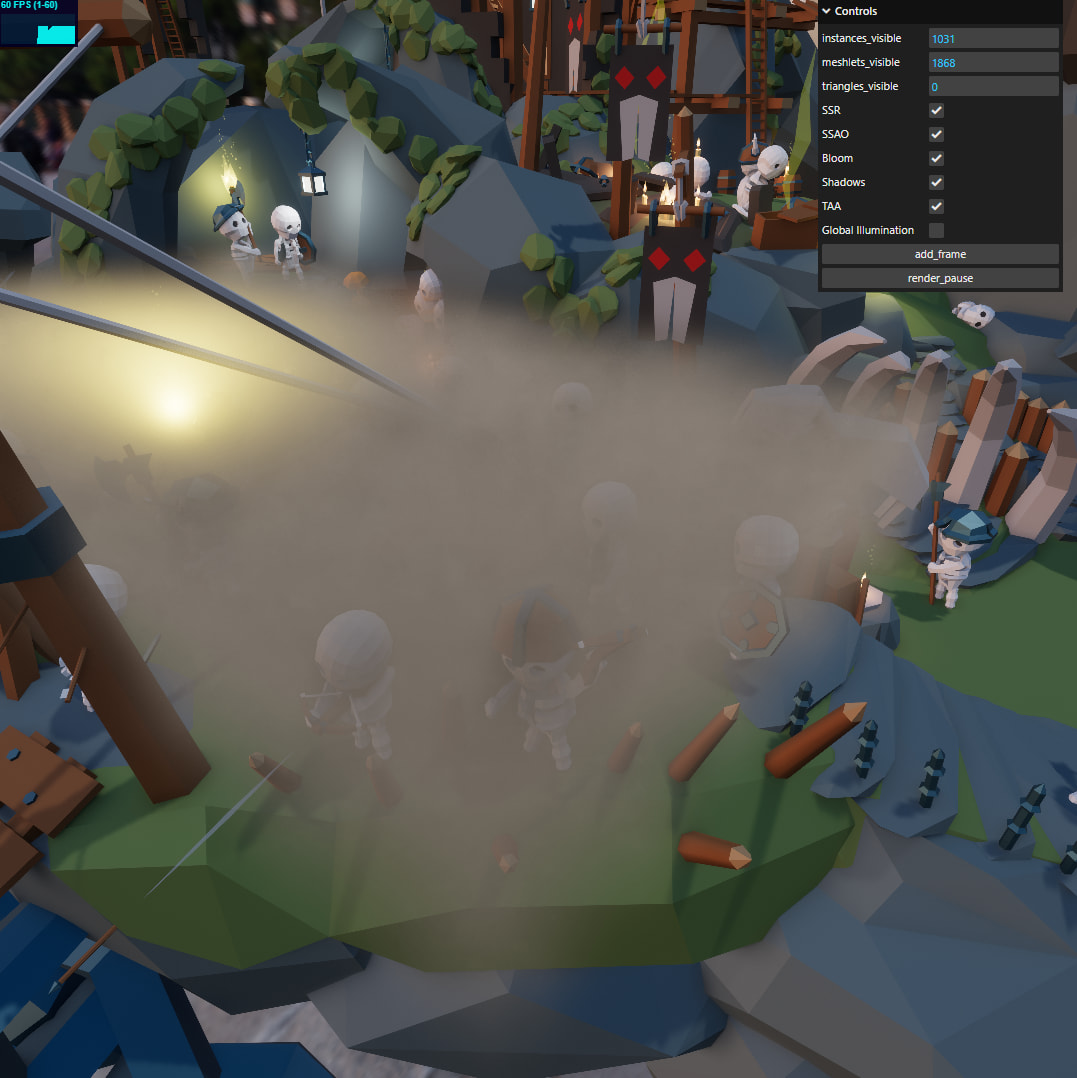Turn off the Bloom checkbox
The width and height of the screenshot is (1077, 1078).
(x=936, y=158)
